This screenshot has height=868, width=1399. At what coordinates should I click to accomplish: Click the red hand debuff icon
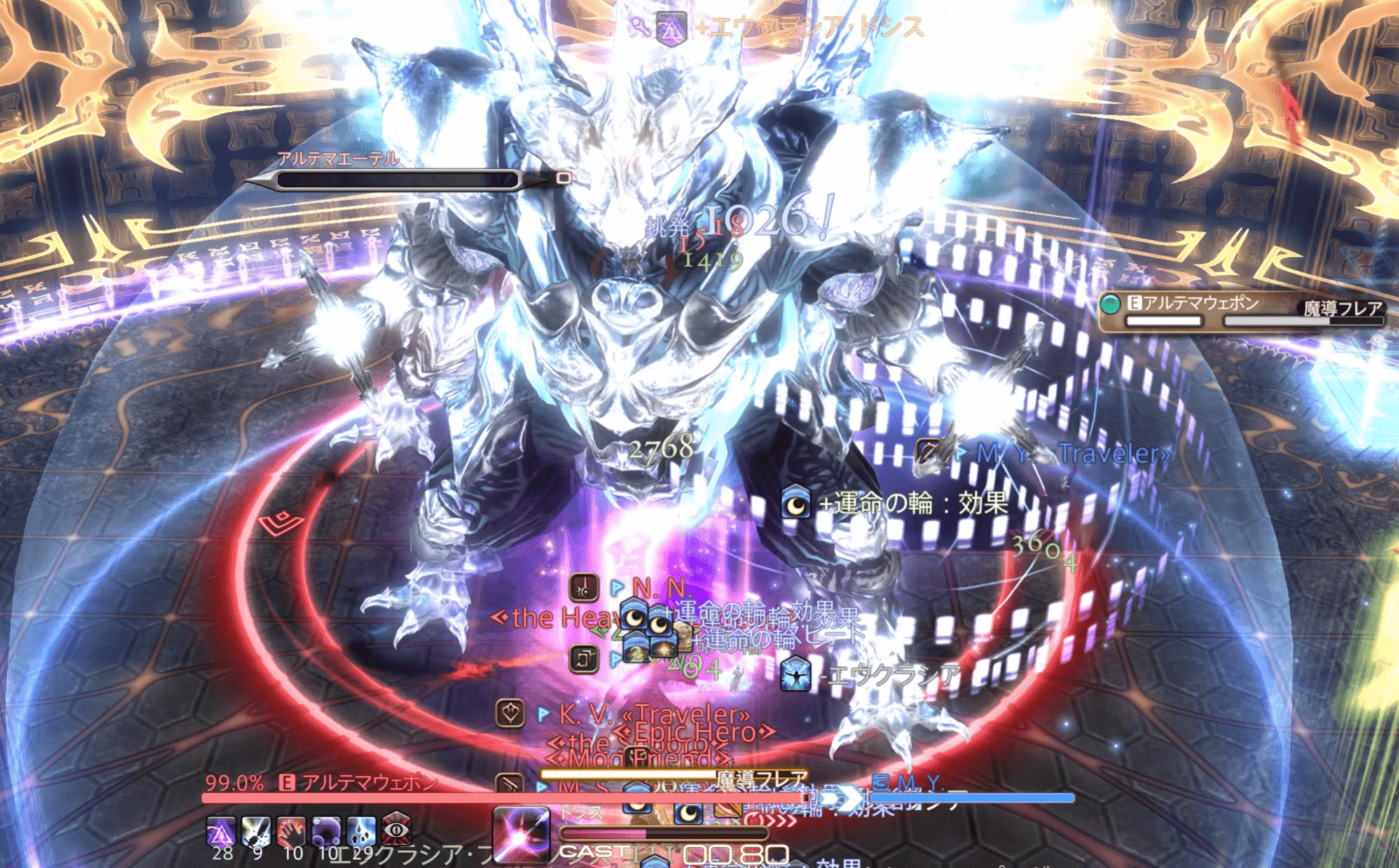[x=291, y=831]
